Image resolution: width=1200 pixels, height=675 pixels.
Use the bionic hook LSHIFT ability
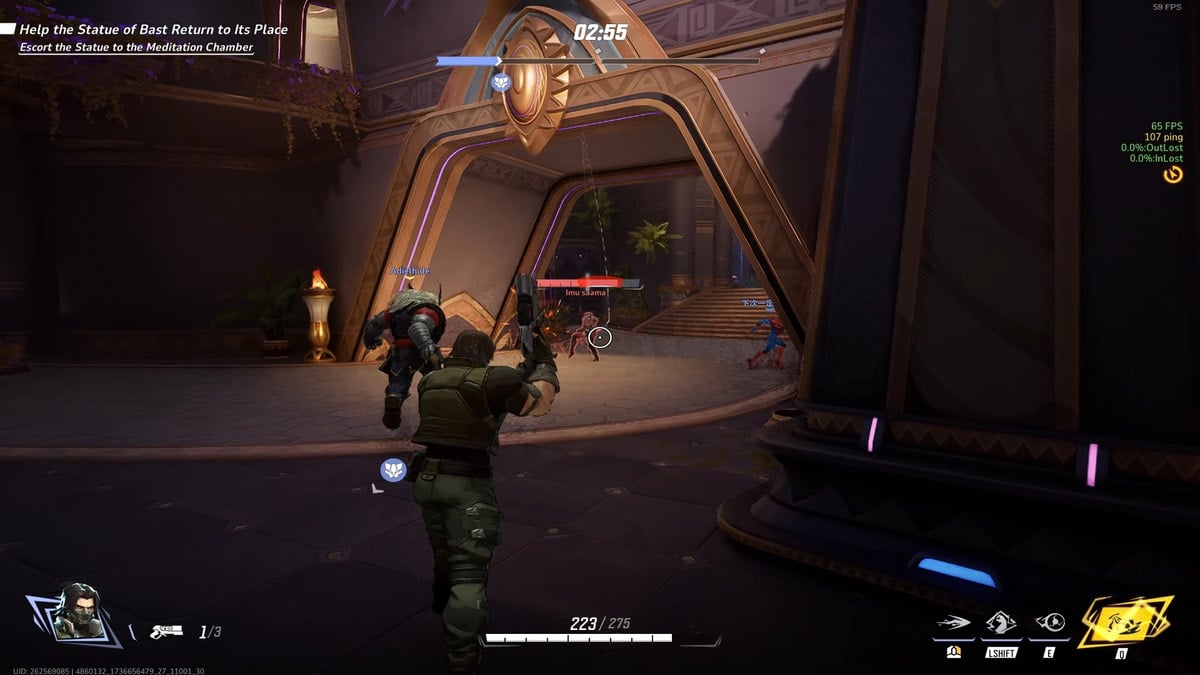click(x=1001, y=624)
